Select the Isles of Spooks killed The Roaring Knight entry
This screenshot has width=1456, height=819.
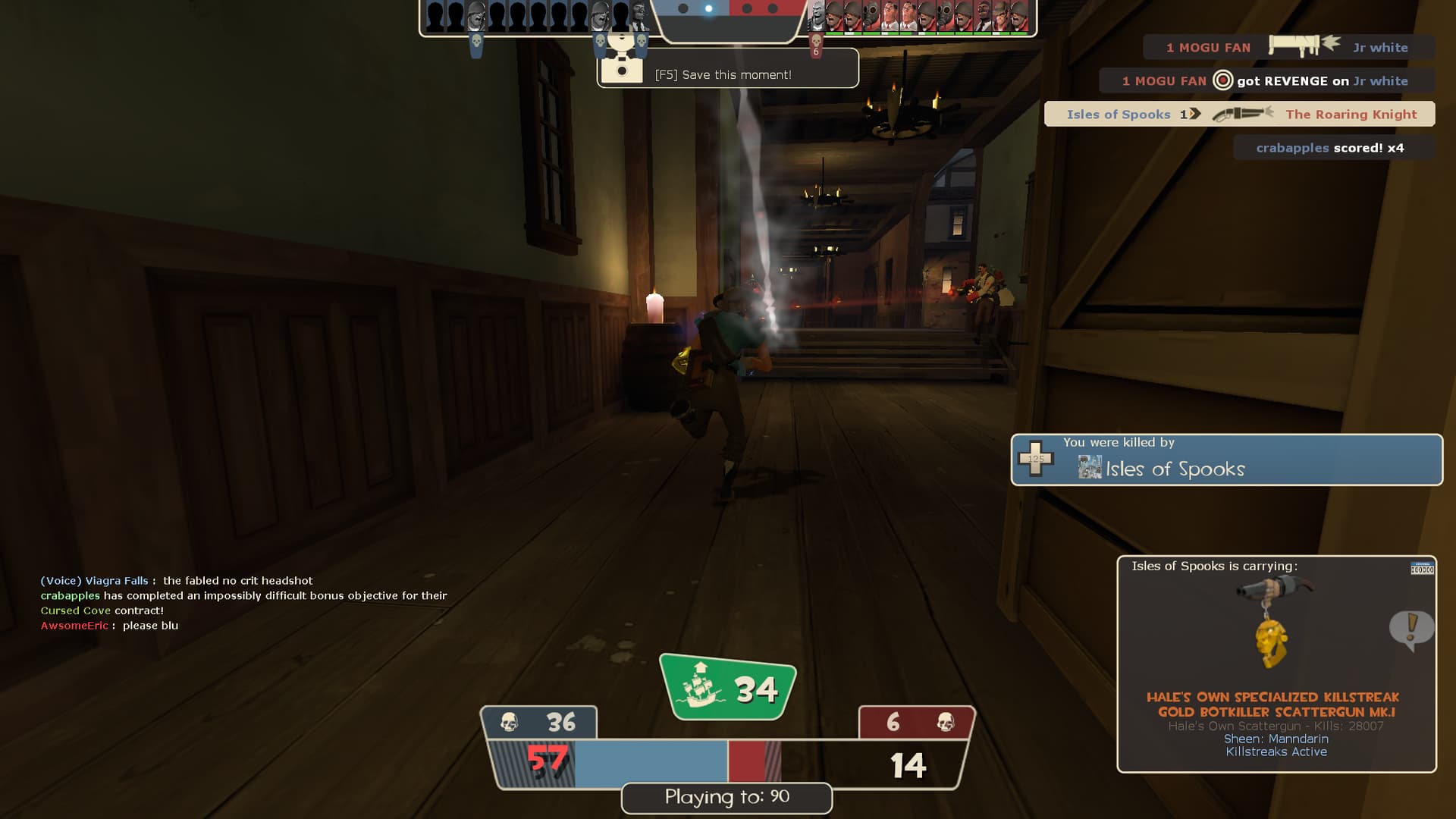(1240, 115)
